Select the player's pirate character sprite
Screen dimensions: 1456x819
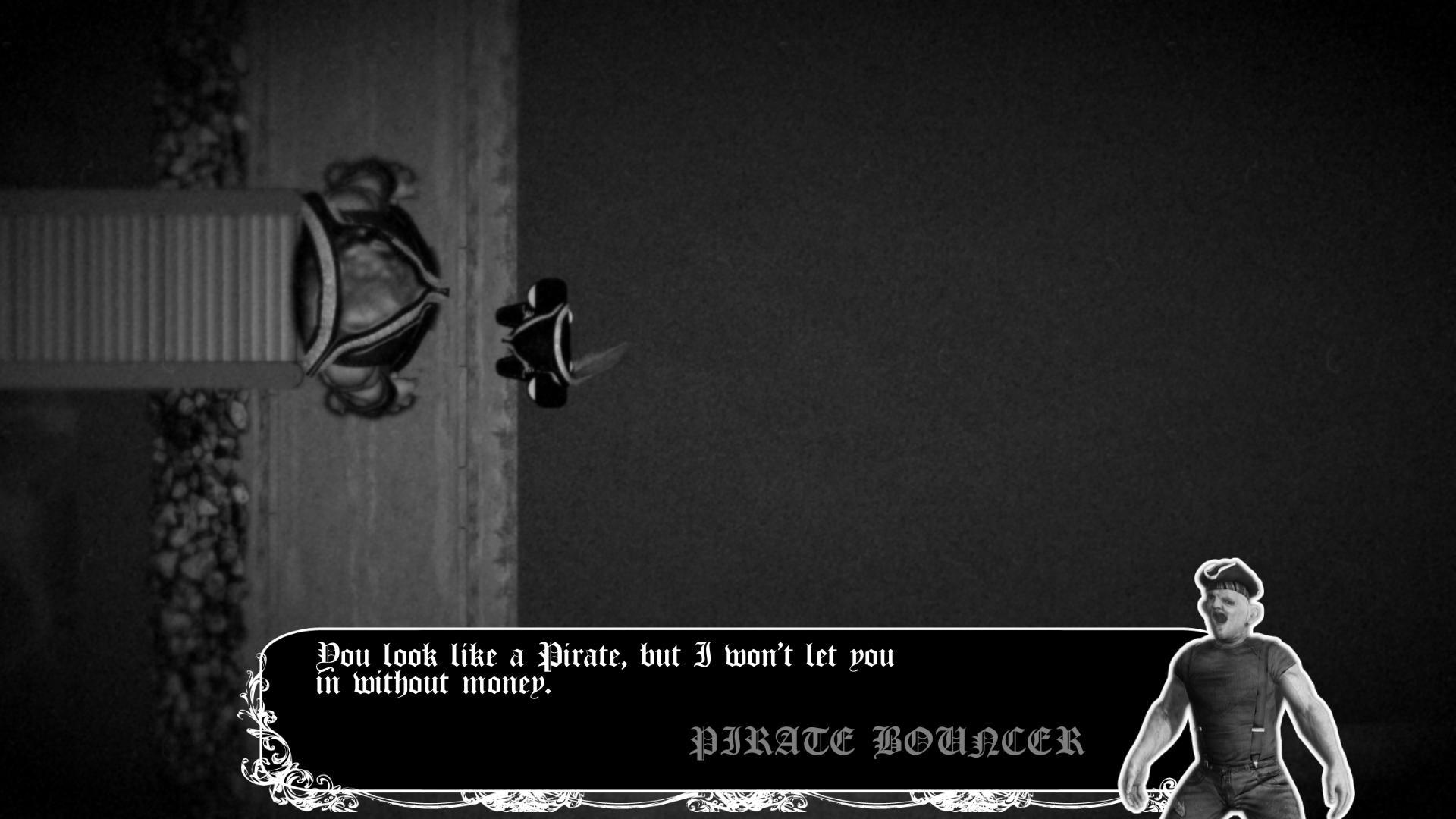546,341
